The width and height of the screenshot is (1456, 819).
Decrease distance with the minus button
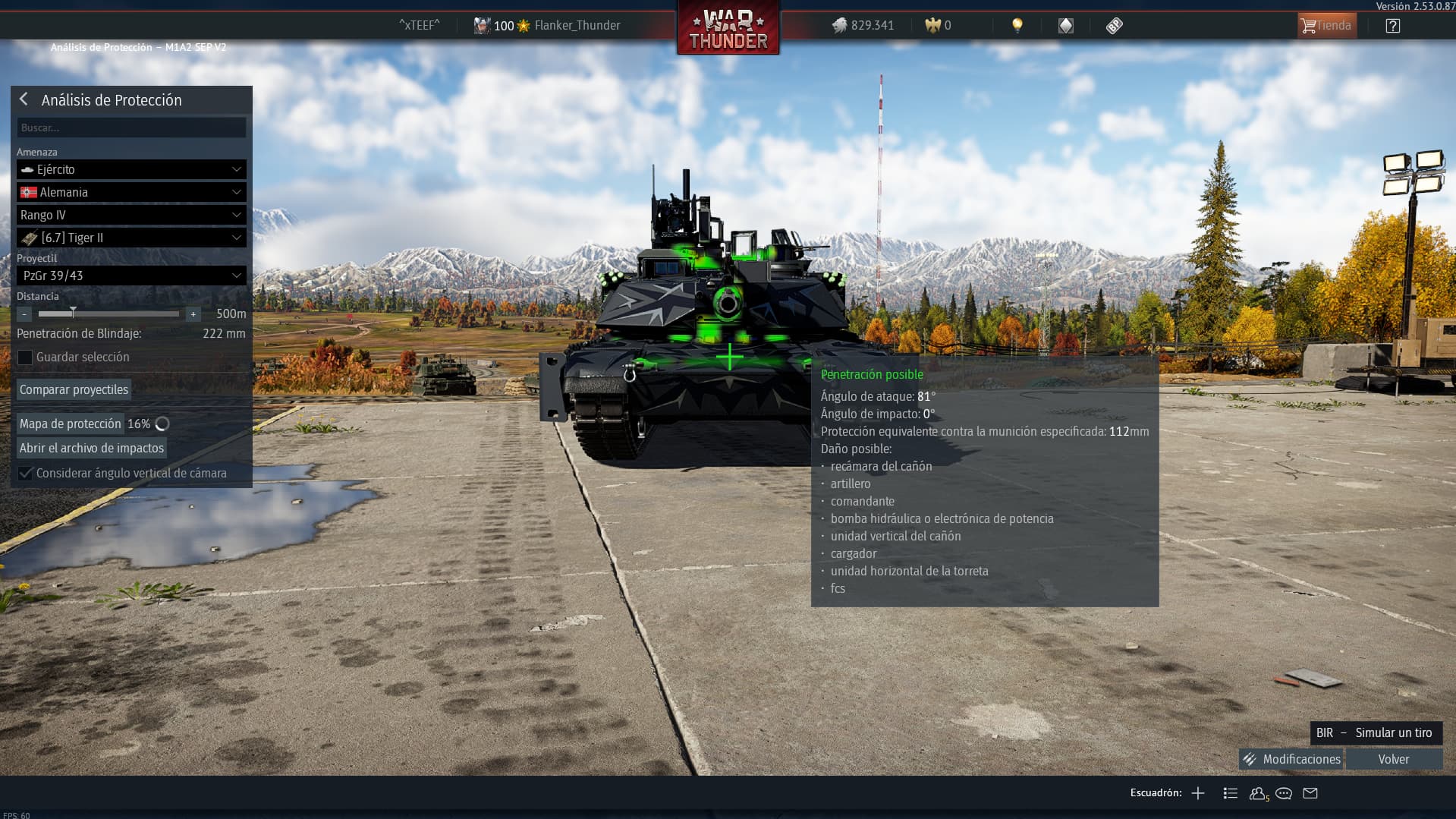point(24,314)
